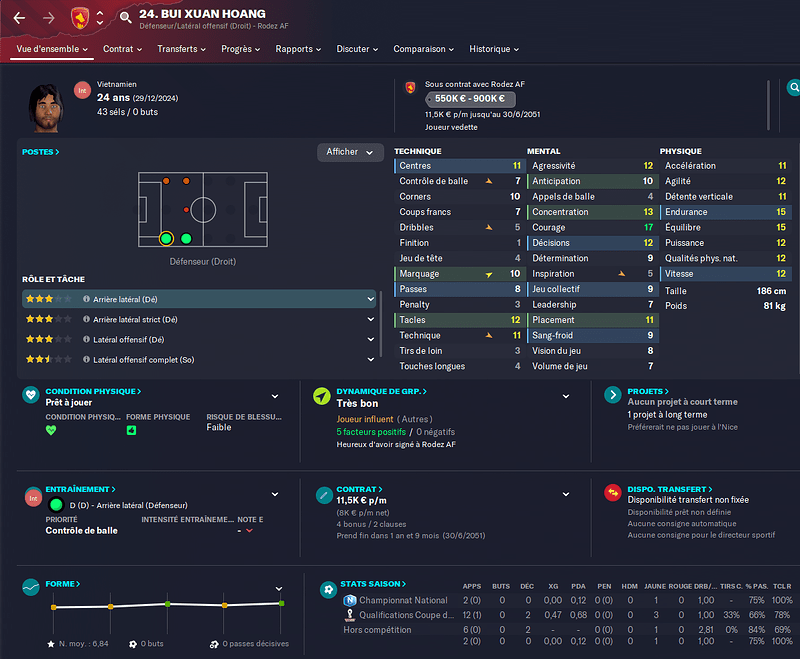Screen dimensions: 800x659
Task: Open the Dynamique de Grp. panel
Action: click(381, 392)
